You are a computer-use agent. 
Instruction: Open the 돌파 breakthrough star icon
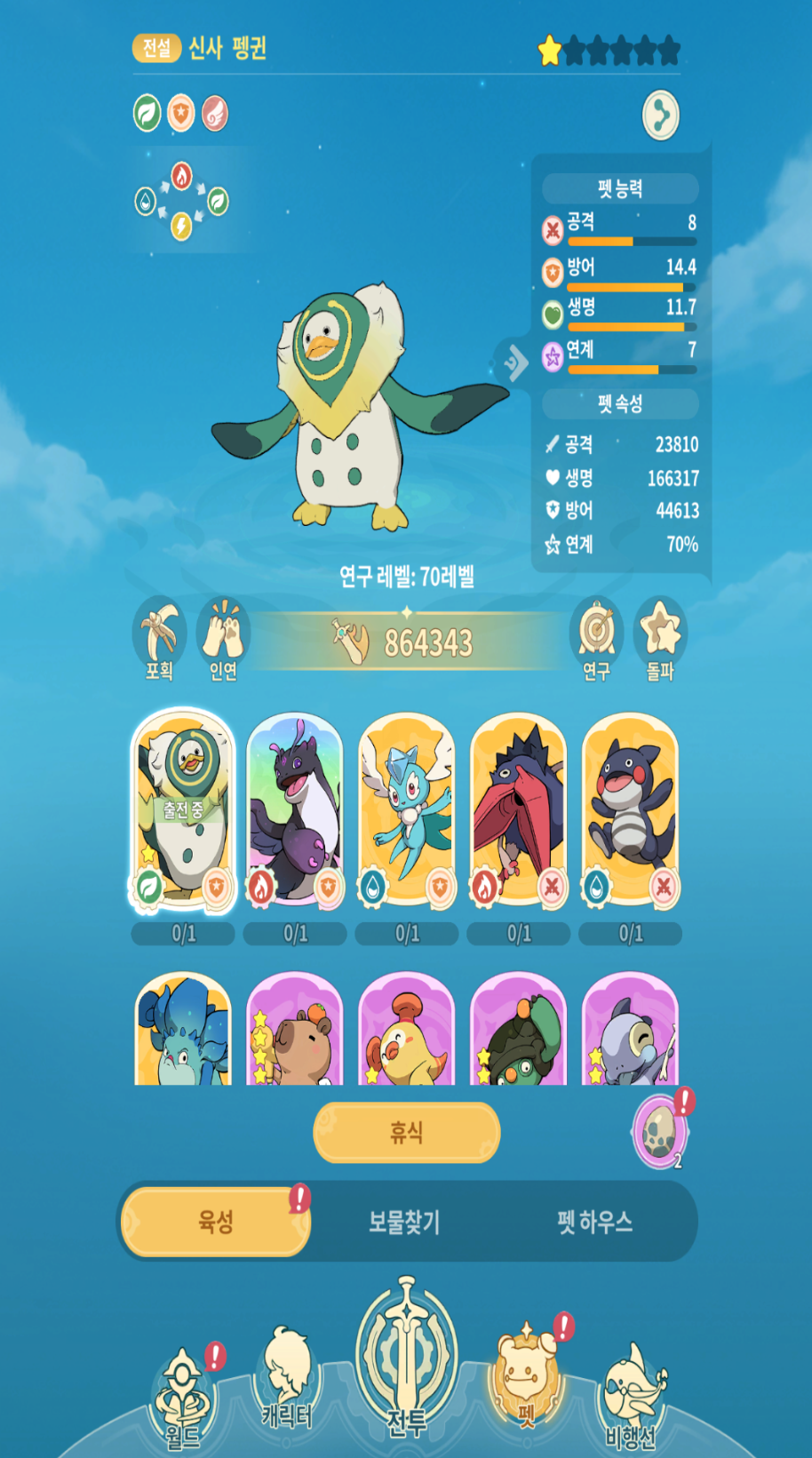coord(660,638)
